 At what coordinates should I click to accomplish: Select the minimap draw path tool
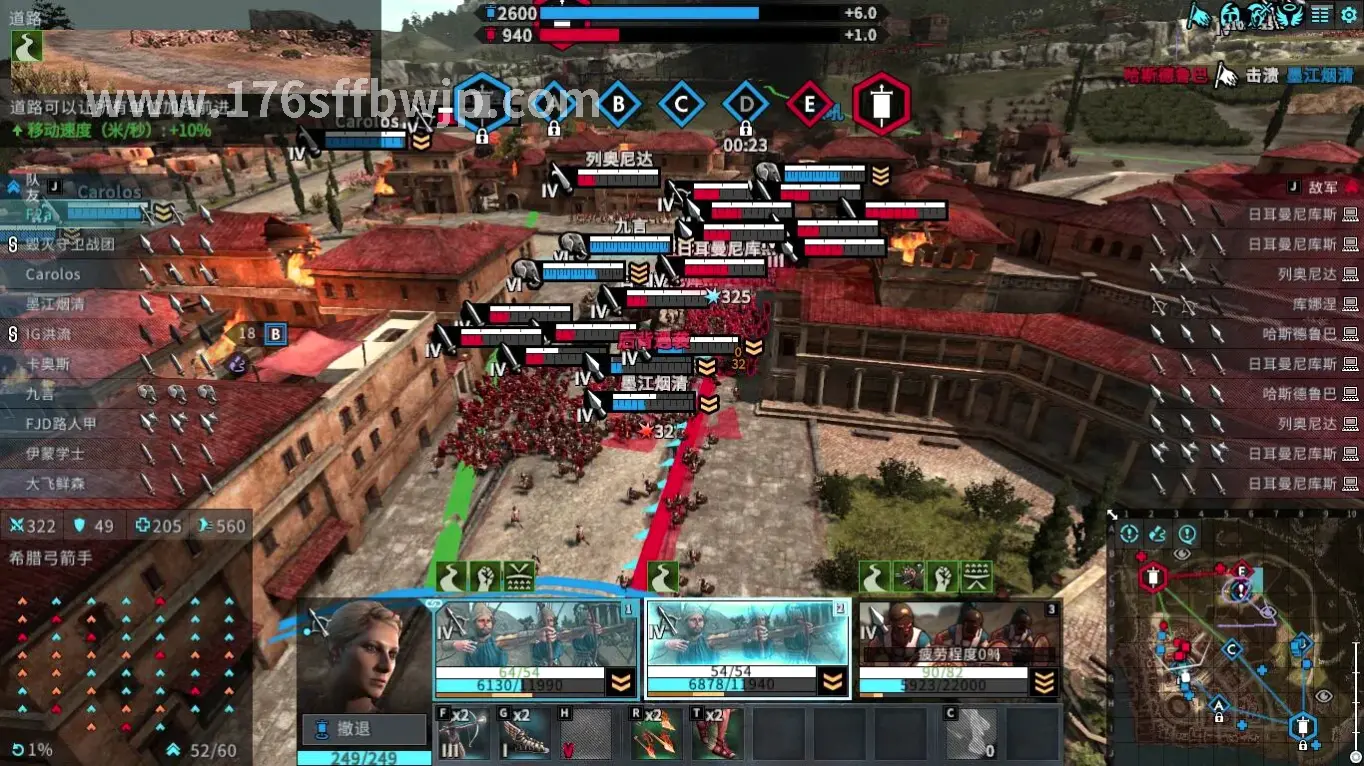(1158, 534)
